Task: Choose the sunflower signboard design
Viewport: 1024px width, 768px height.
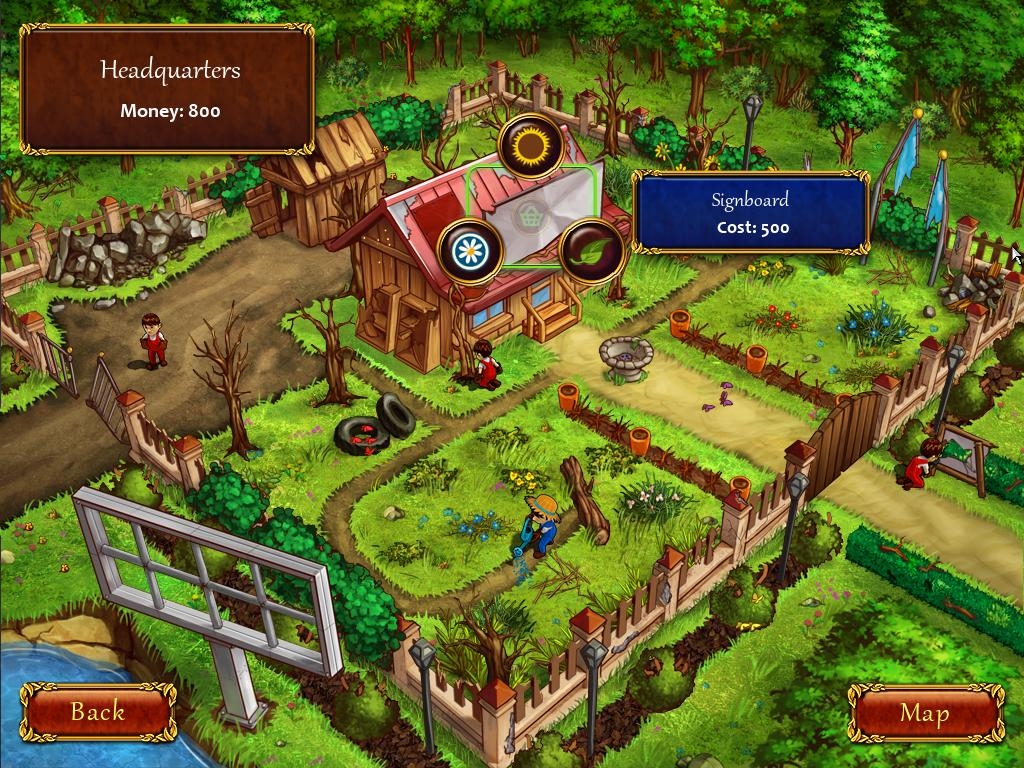Action: 531,146
